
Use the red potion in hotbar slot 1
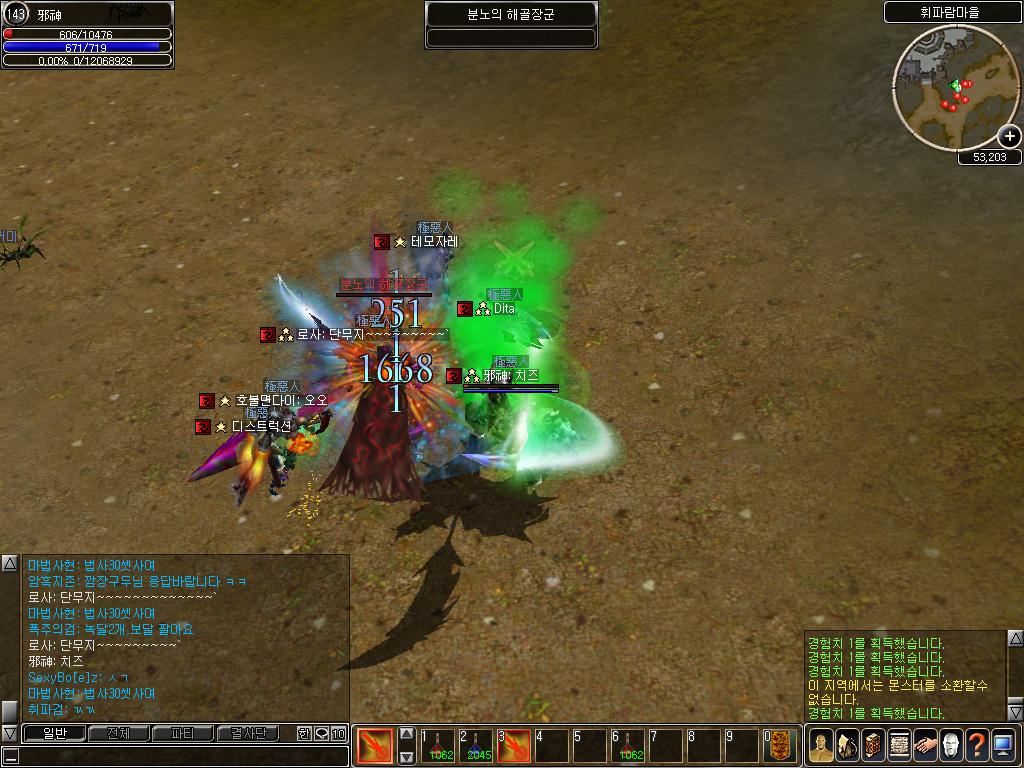(437, 746)
